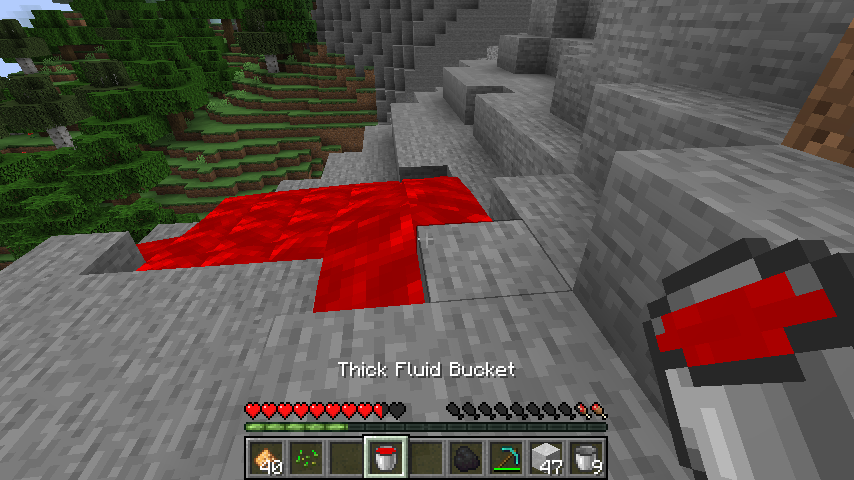Choose the coal item slot

pyautogui.click(x=466, y=458)
